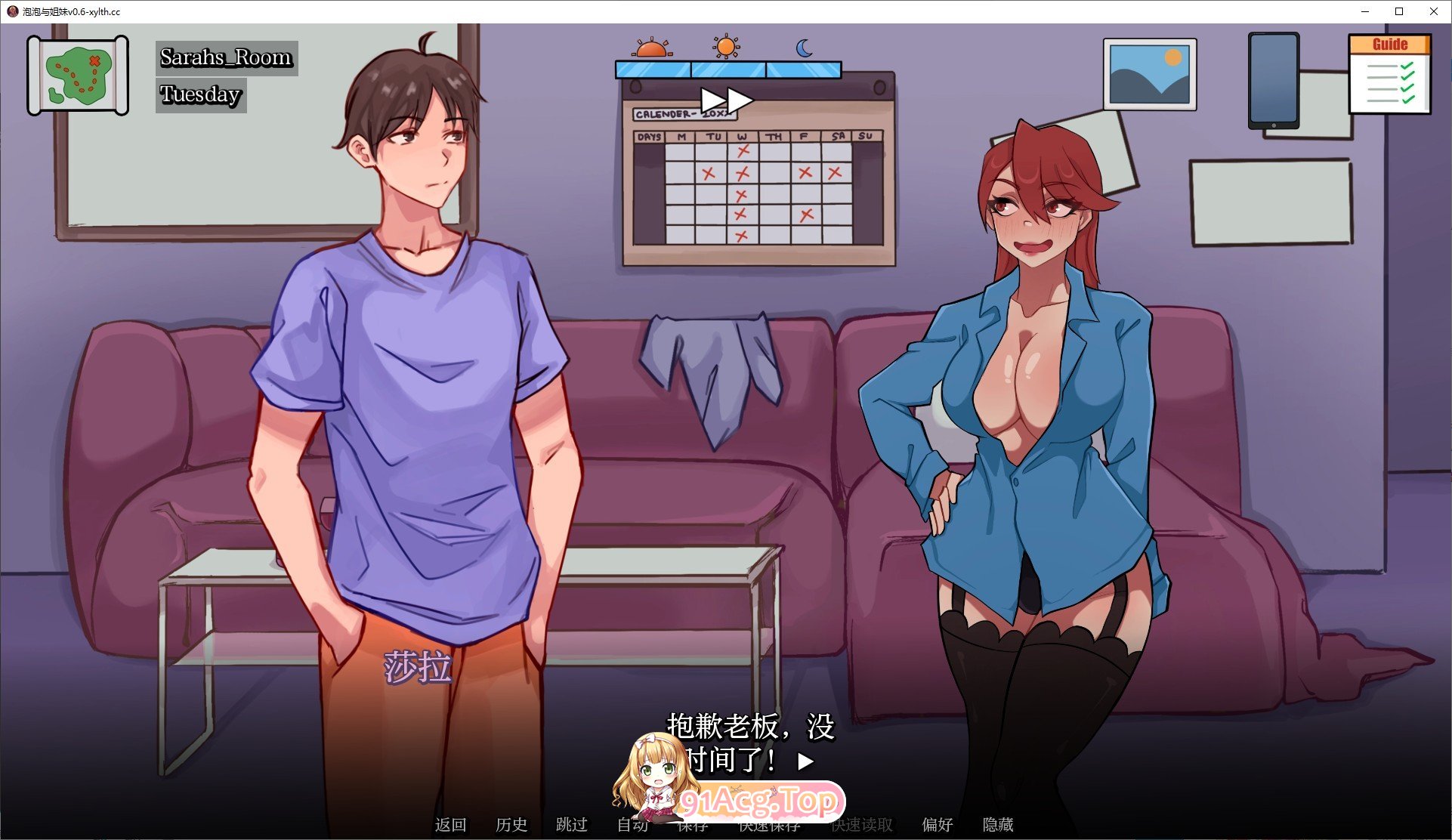
Task: Open the 偏好 preferences menu
Action: coord(938,825)
